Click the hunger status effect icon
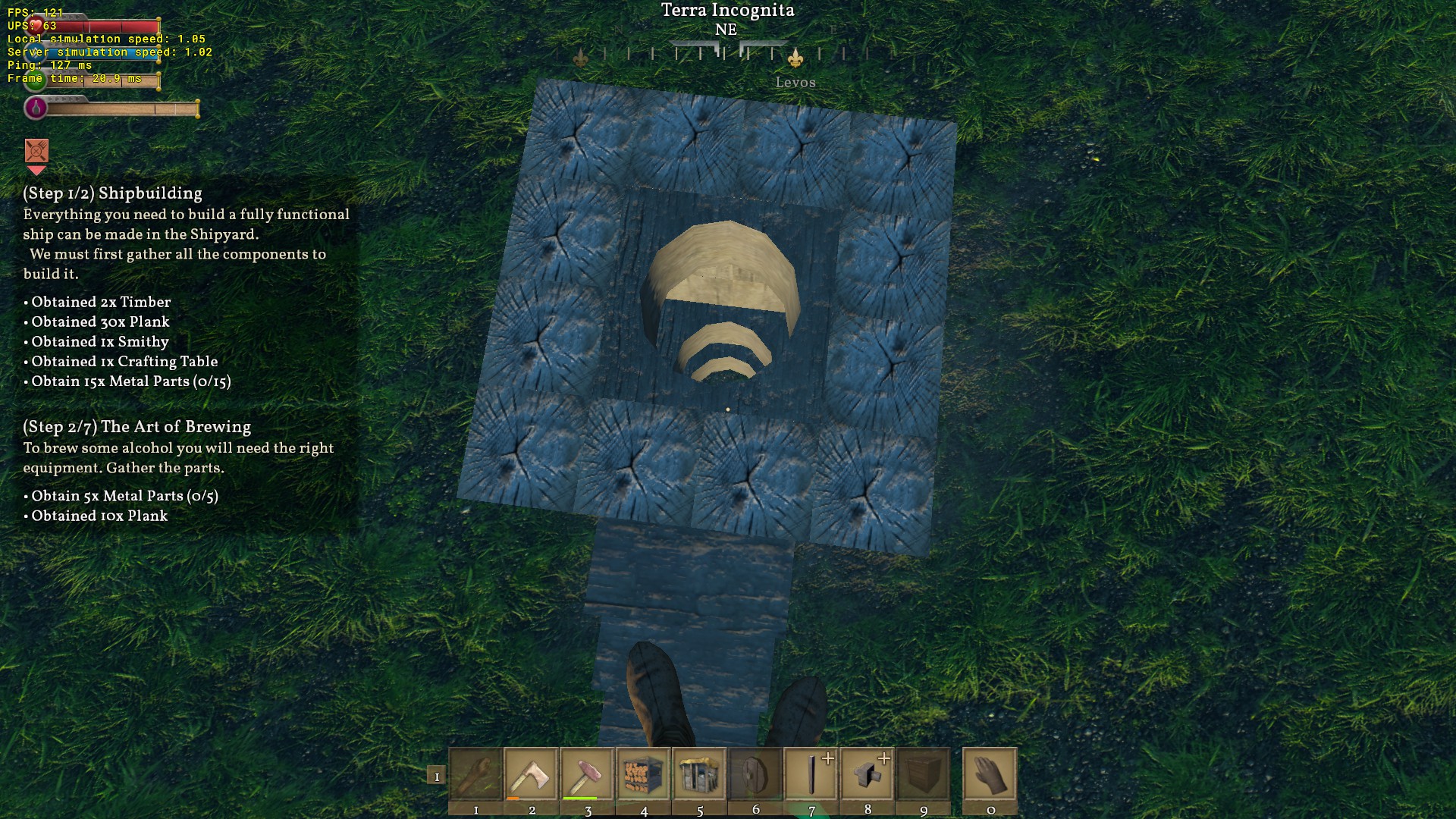The width and height of the screenshot is (1456, 819). coord(36,151)
